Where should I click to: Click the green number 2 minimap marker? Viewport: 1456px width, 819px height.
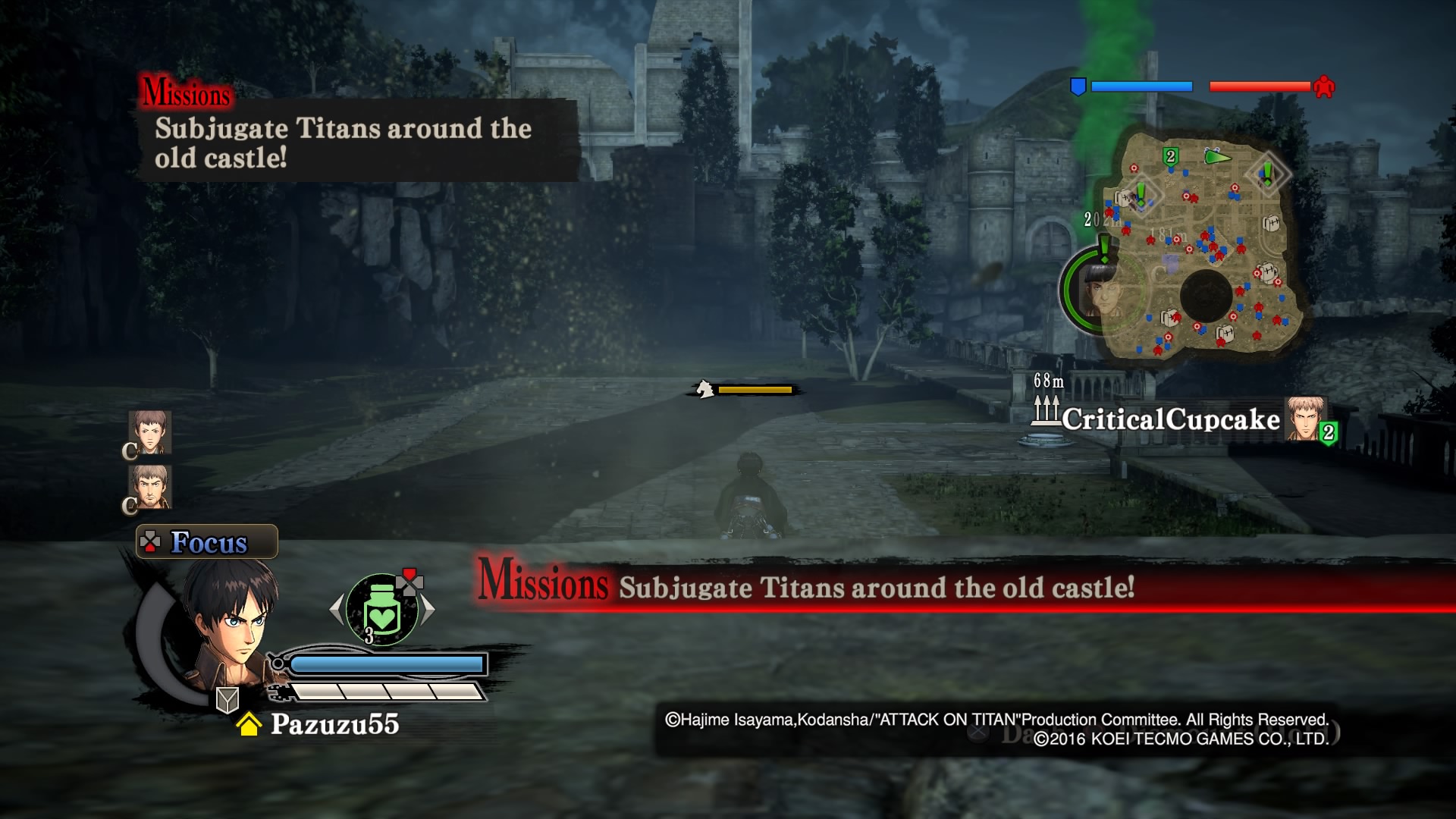(1170, 156)
